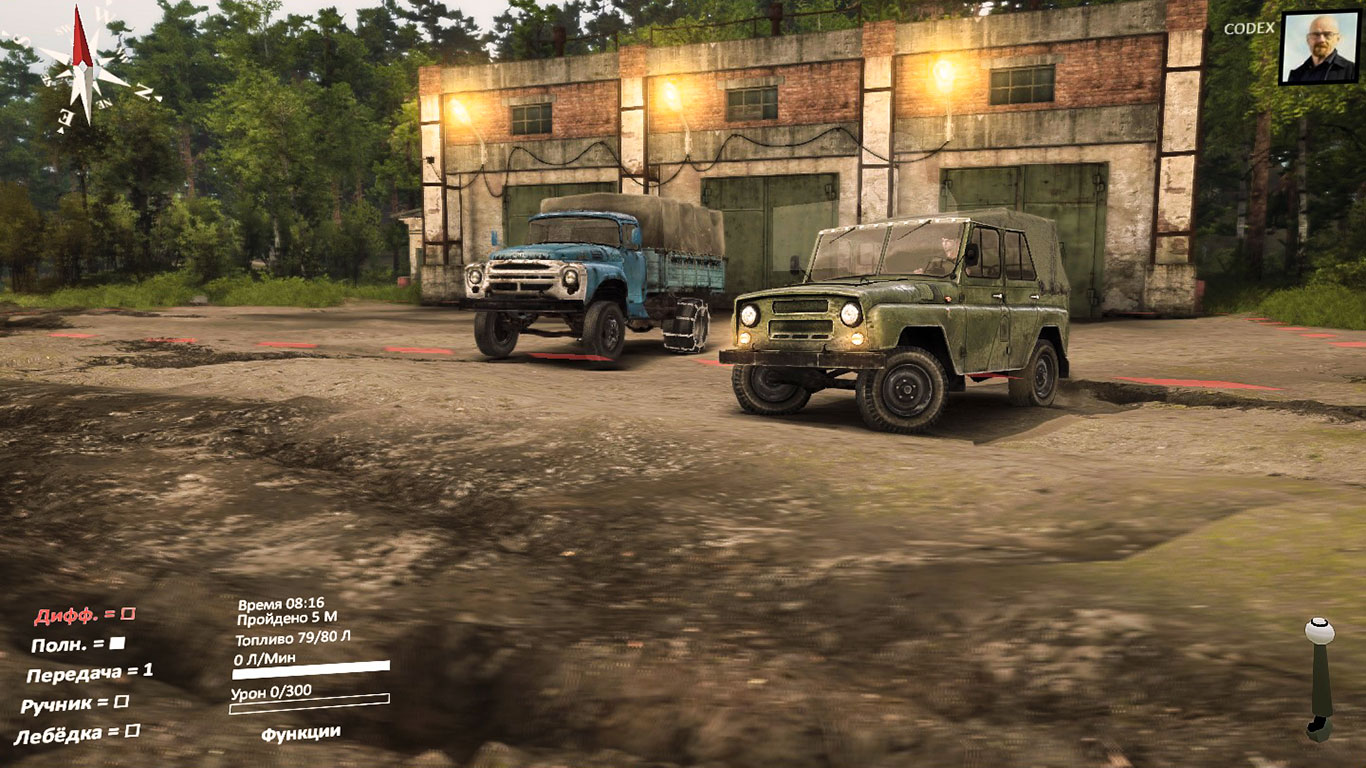Toggle the Ручник handbrake
The image size is (1366, 768).
(75, 704)
